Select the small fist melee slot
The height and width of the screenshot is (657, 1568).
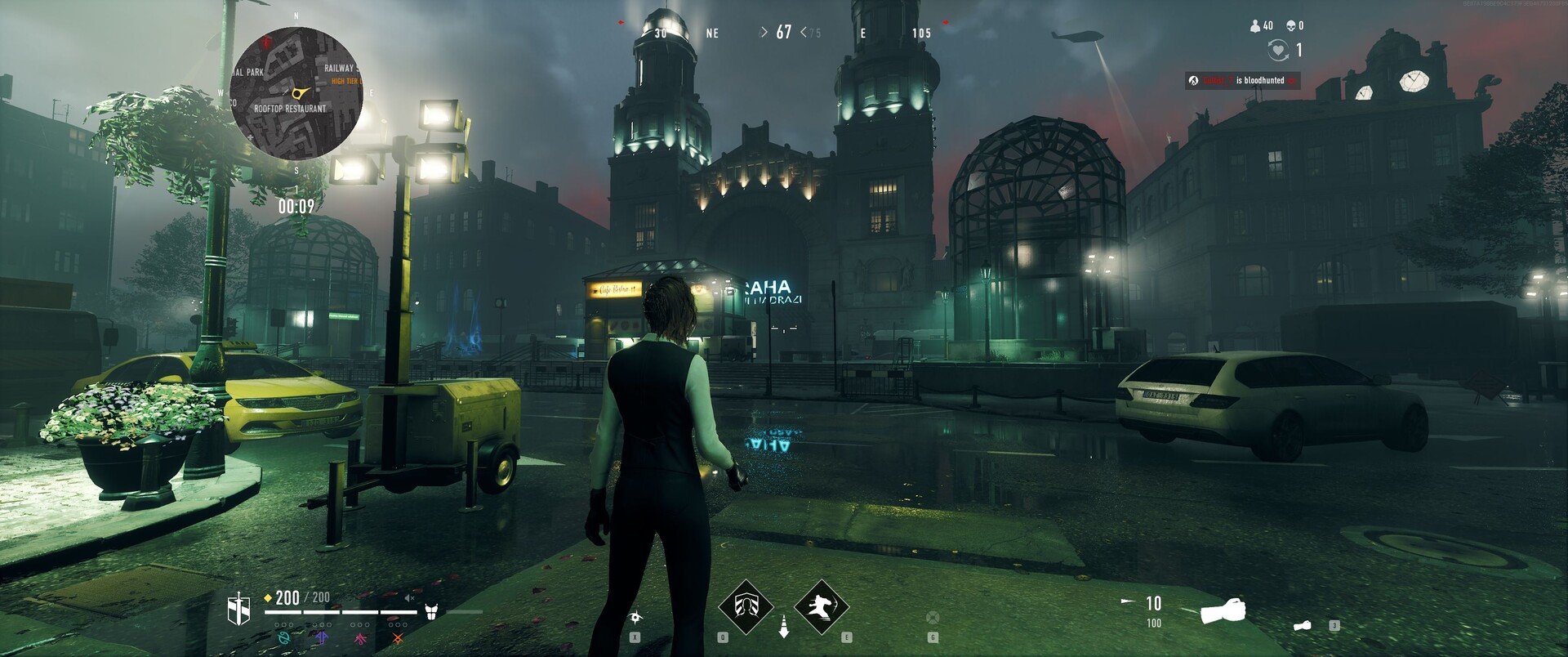click(1303, 626)
